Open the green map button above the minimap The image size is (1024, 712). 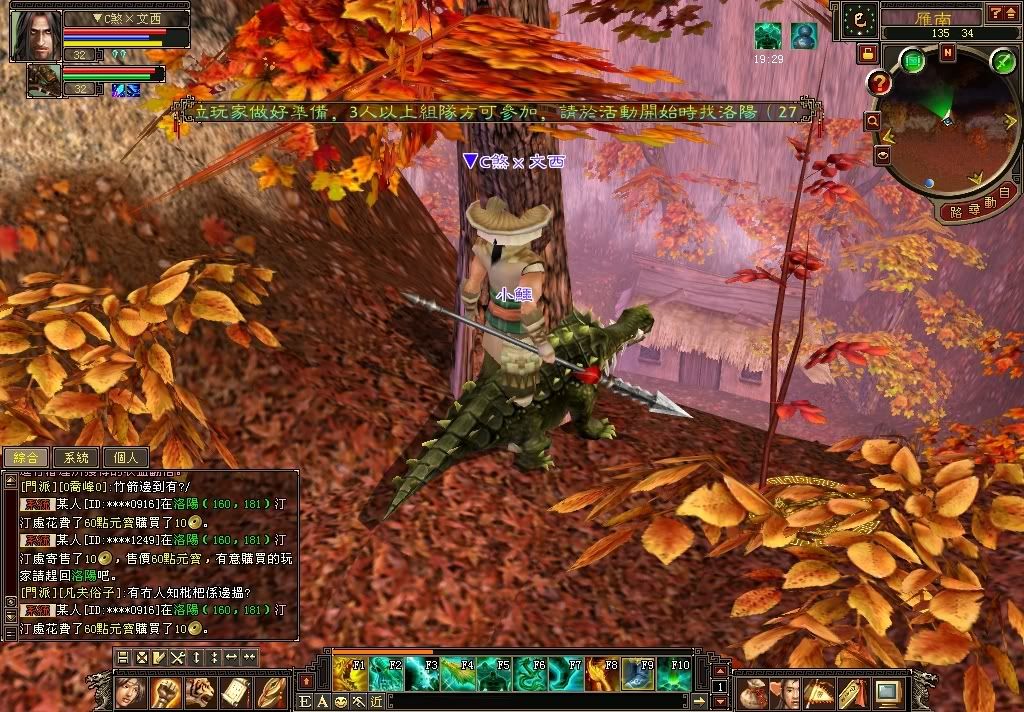(x=913, y=61)
